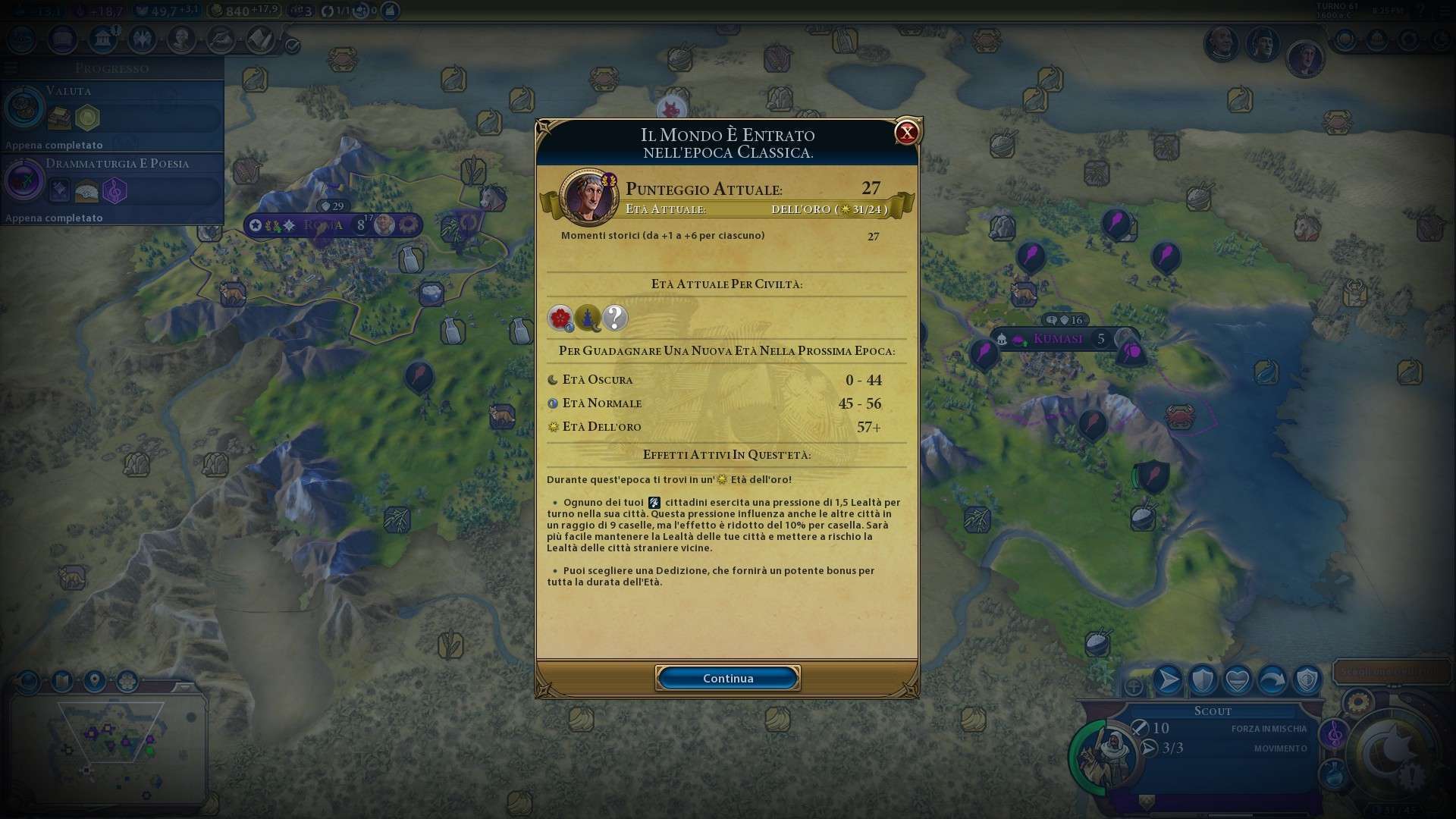This screenshot has width=1456, height=819.
Task: Click the Continua button
Action: 727,678
